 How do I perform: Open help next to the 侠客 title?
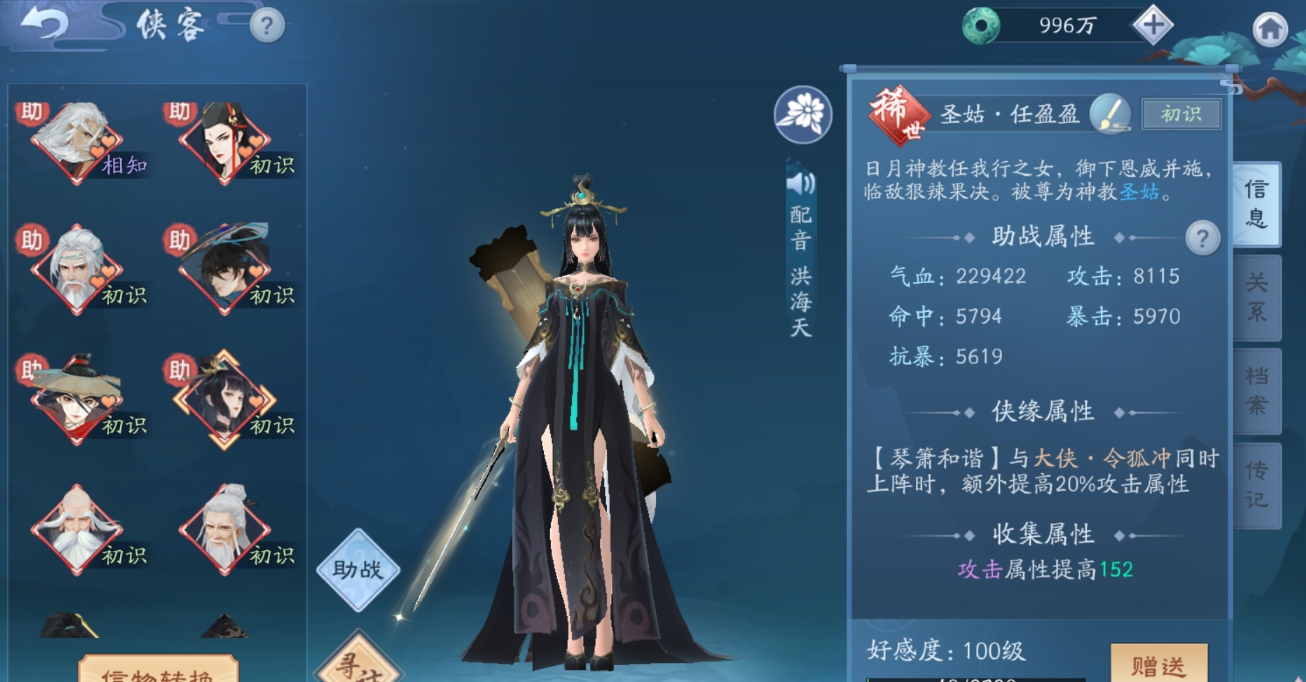267,25
